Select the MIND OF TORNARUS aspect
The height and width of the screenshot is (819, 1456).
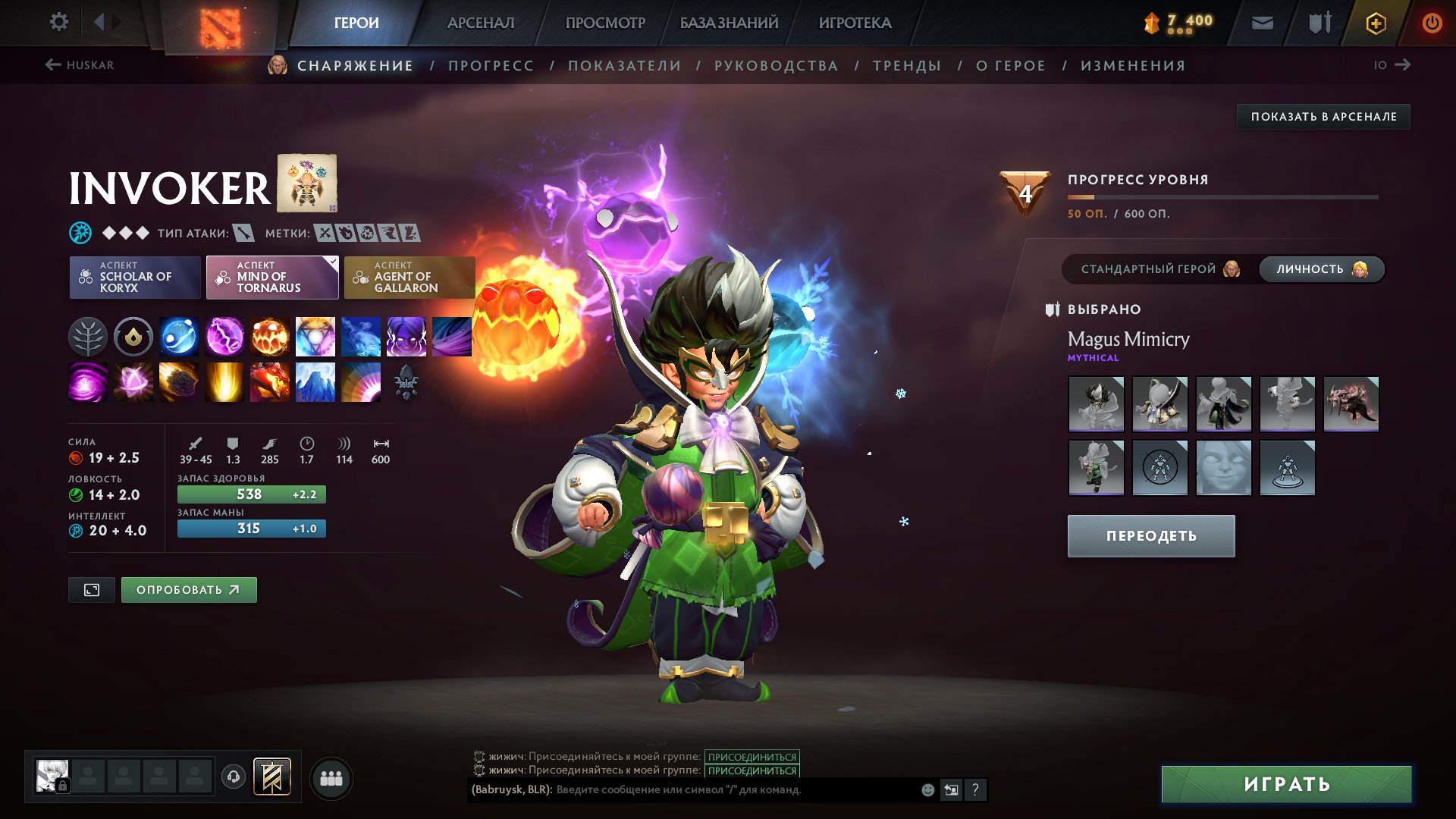click(271, 278)
